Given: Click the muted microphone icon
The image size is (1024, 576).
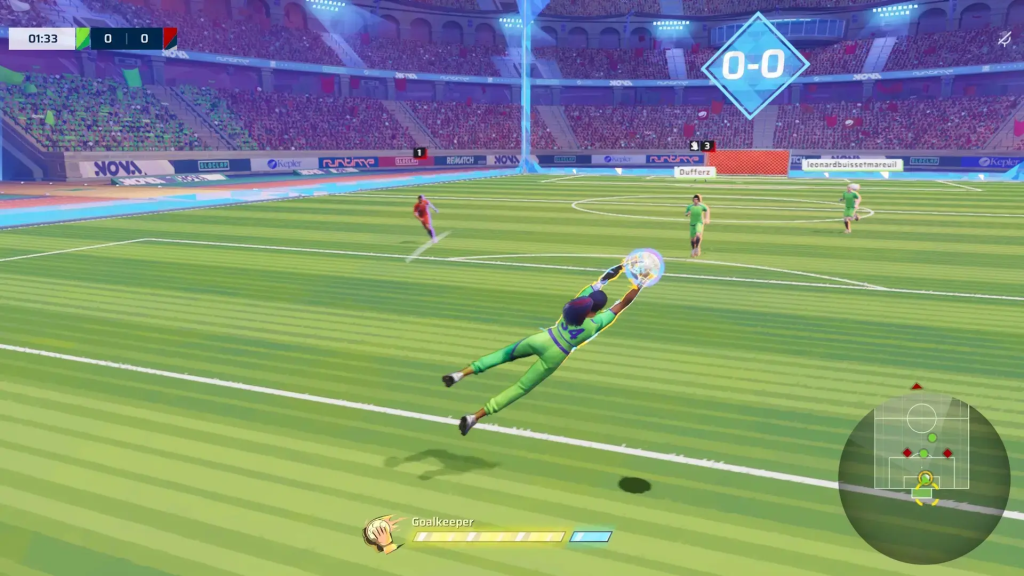Looking at the screenshot, I should [1004, 39].
